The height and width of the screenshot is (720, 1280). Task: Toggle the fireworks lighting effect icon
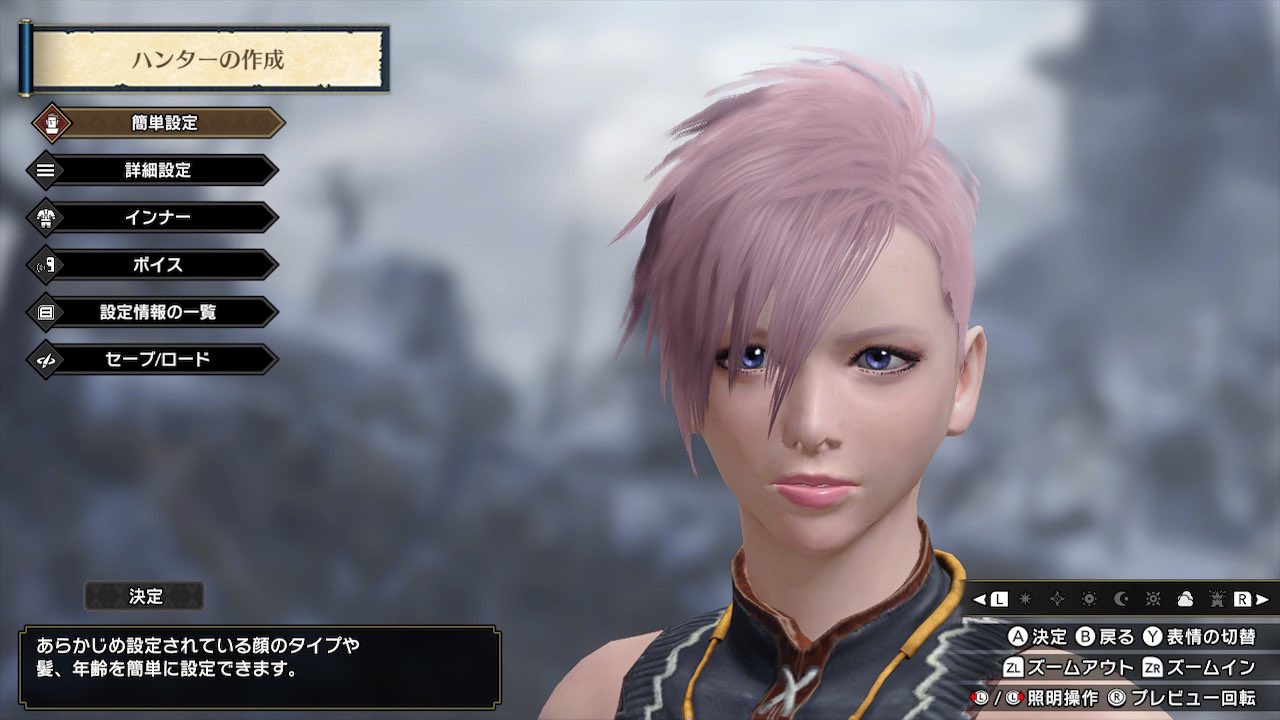(1219, 600)
